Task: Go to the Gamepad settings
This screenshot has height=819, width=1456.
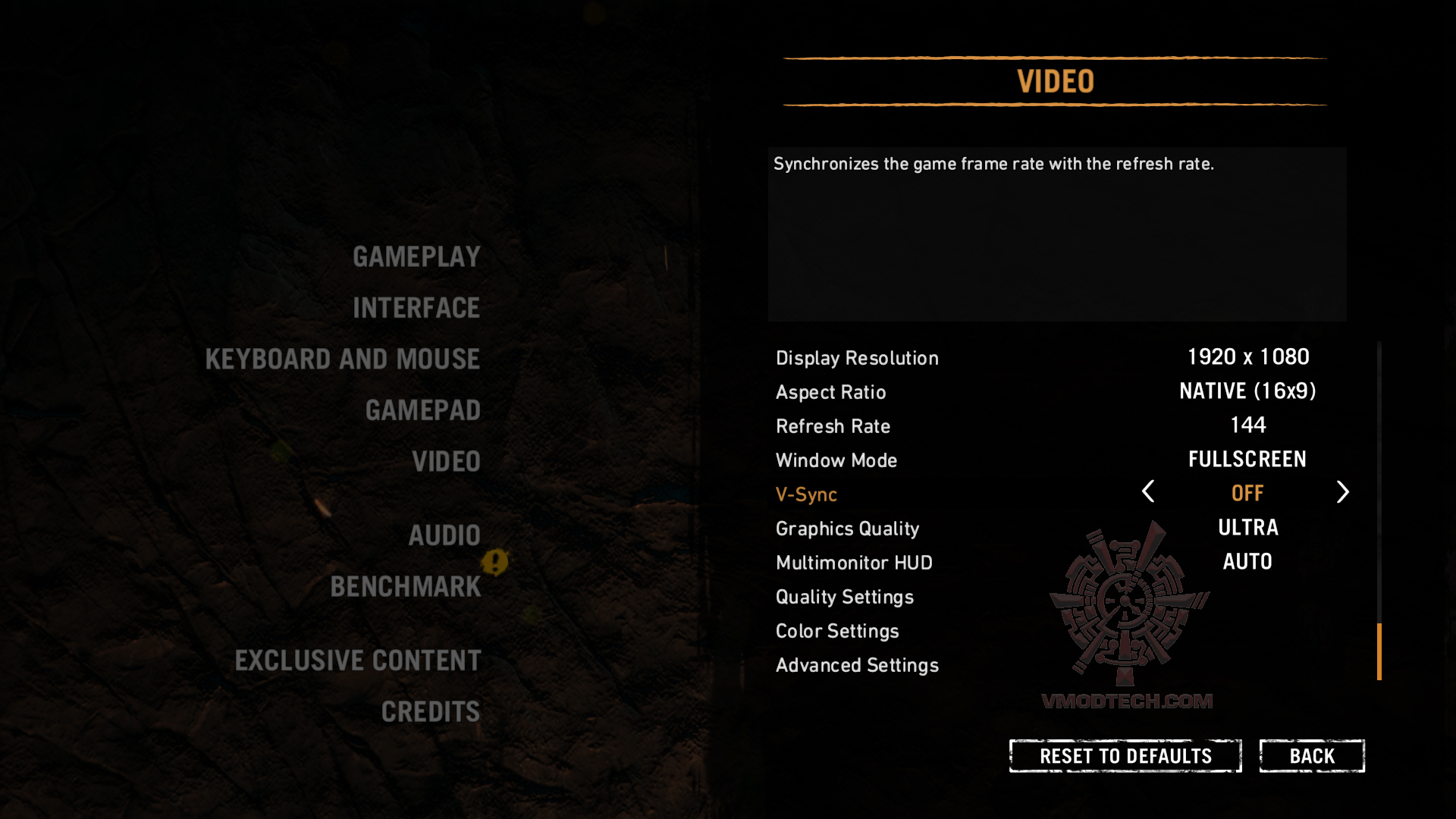Action: [423, 410]
